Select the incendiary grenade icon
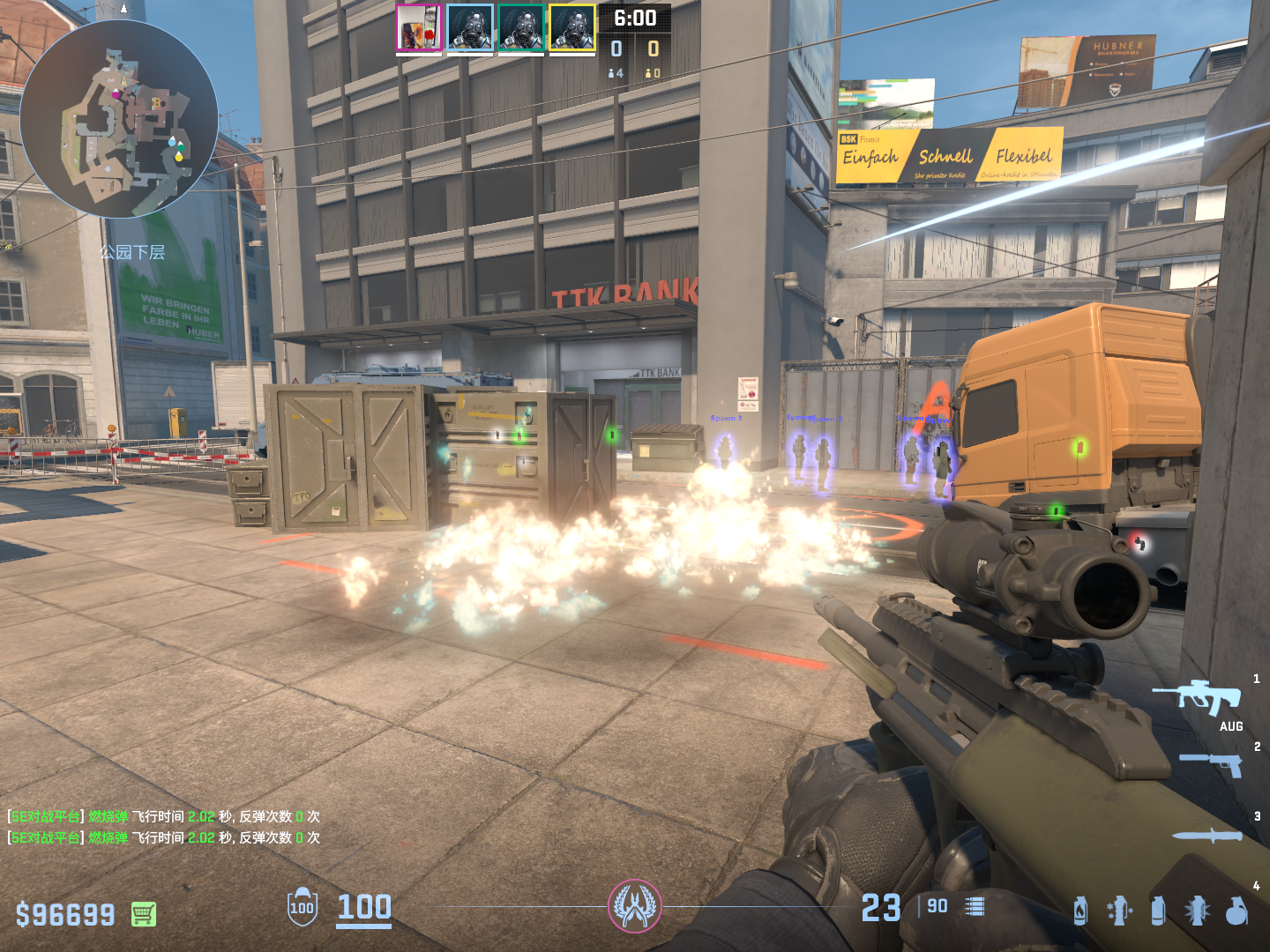 point(1080,911)
